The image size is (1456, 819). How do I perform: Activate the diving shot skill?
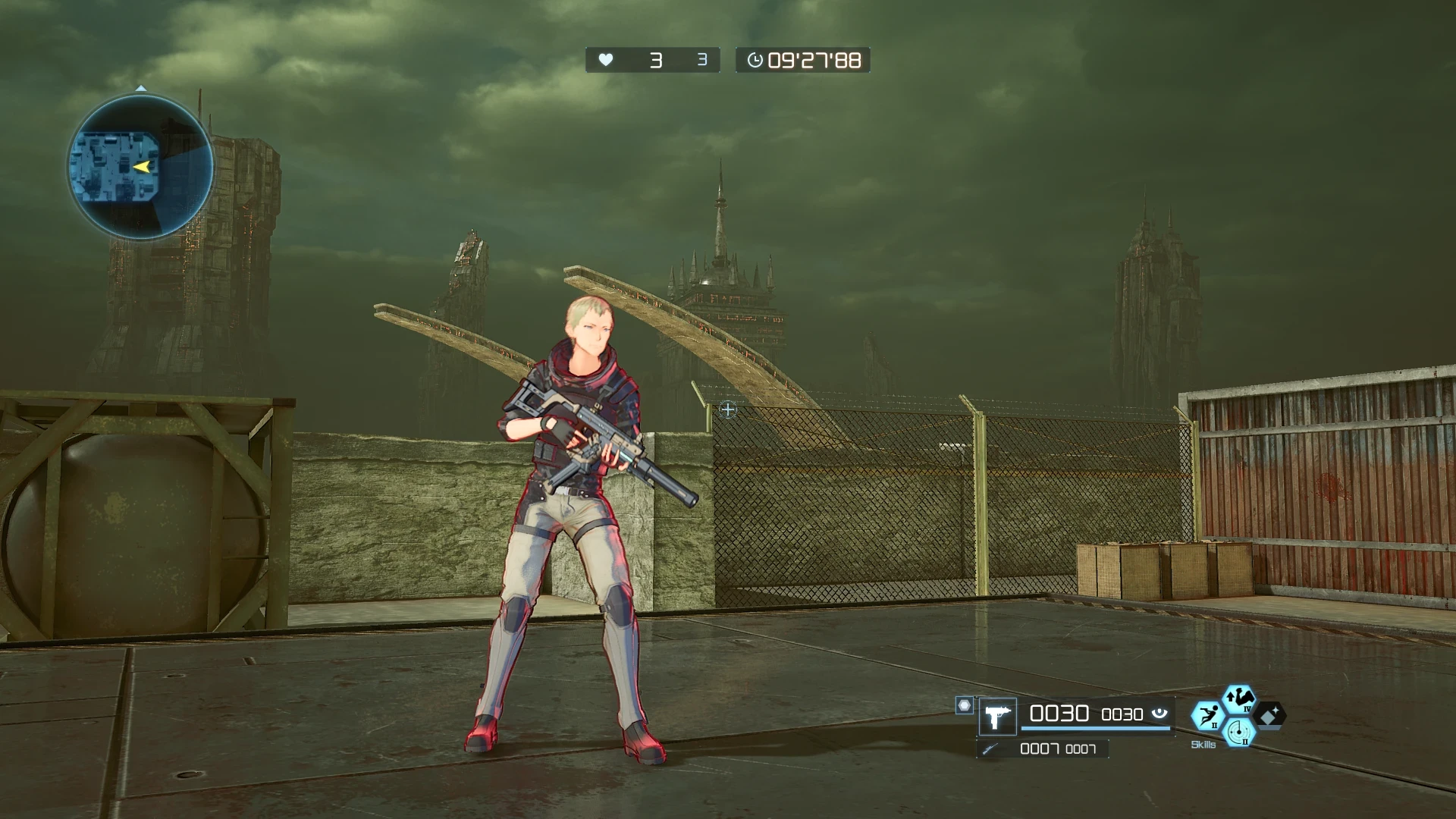(1207, 716)
